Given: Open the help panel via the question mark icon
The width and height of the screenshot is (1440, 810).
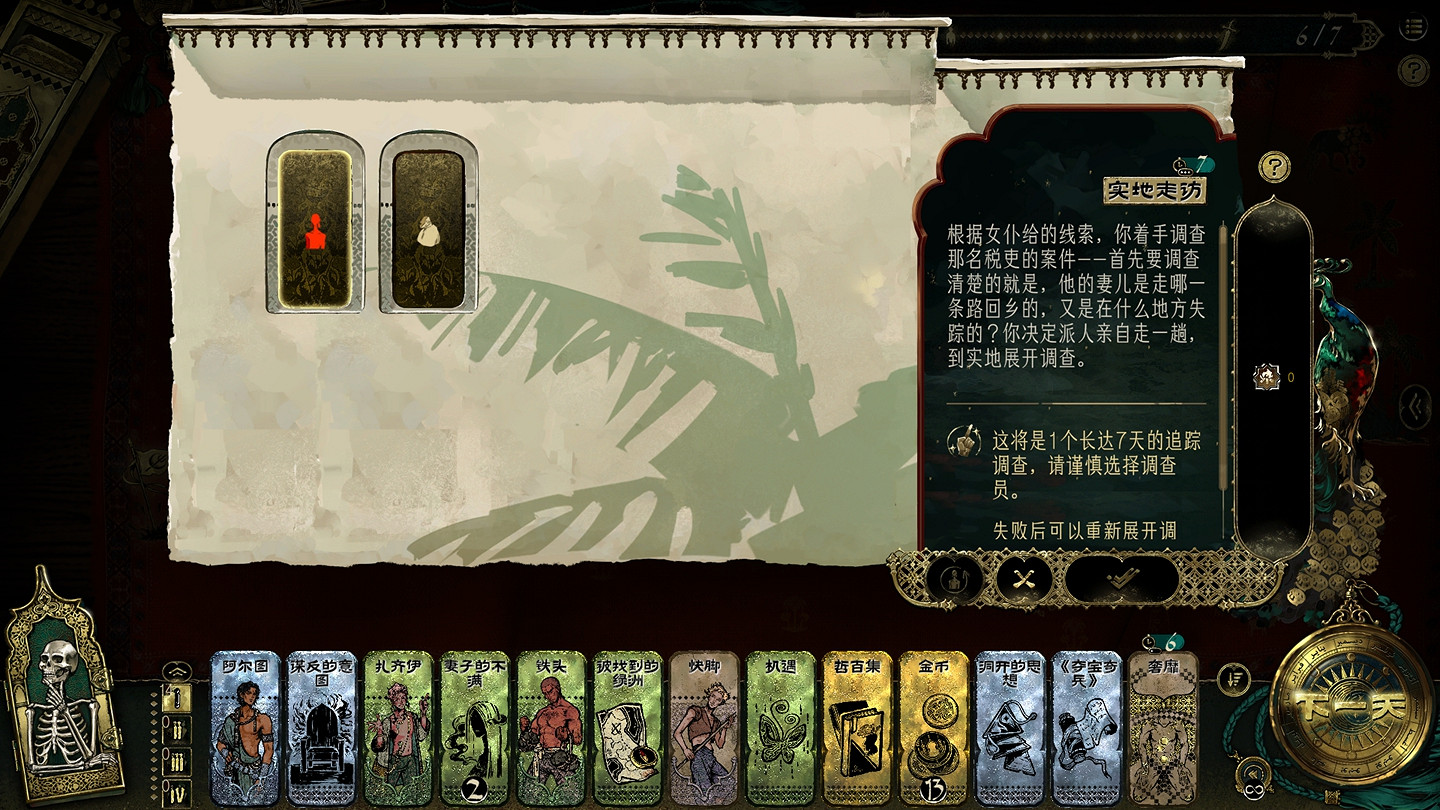Looking at the screenshot, I should click(x=1276, y=168).
